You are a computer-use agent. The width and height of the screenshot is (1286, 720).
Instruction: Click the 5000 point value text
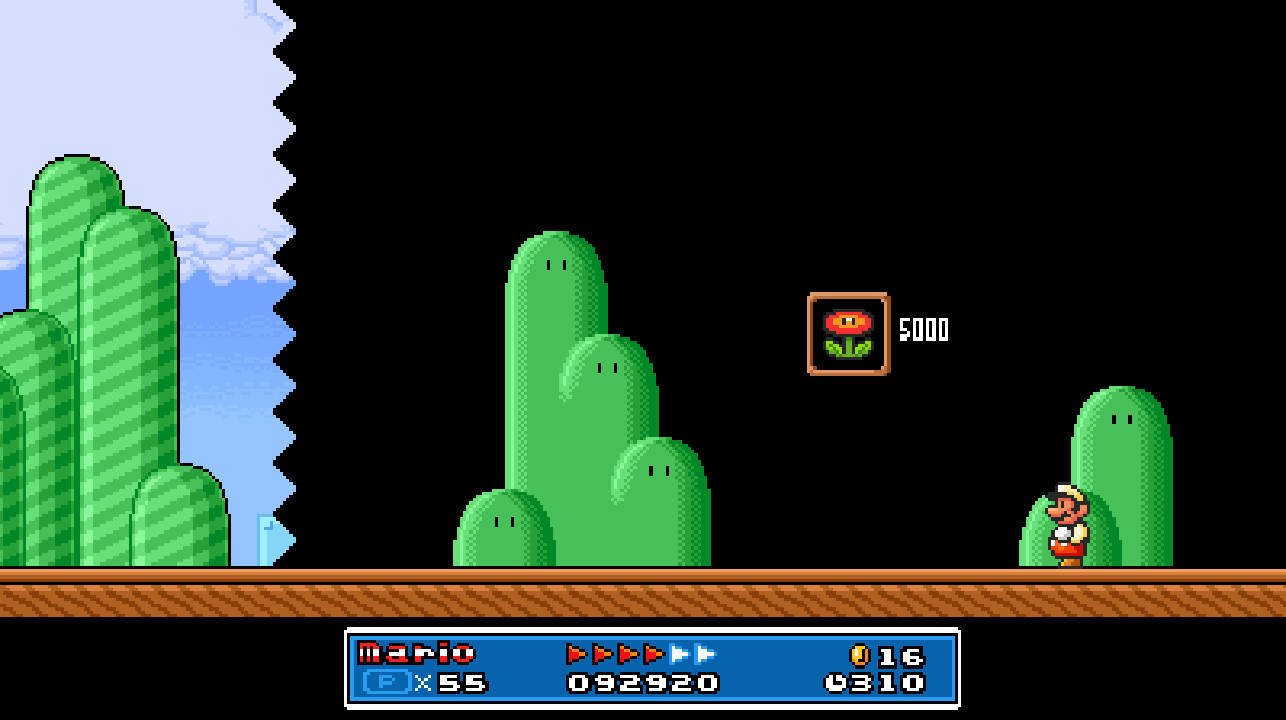(922, 331)
